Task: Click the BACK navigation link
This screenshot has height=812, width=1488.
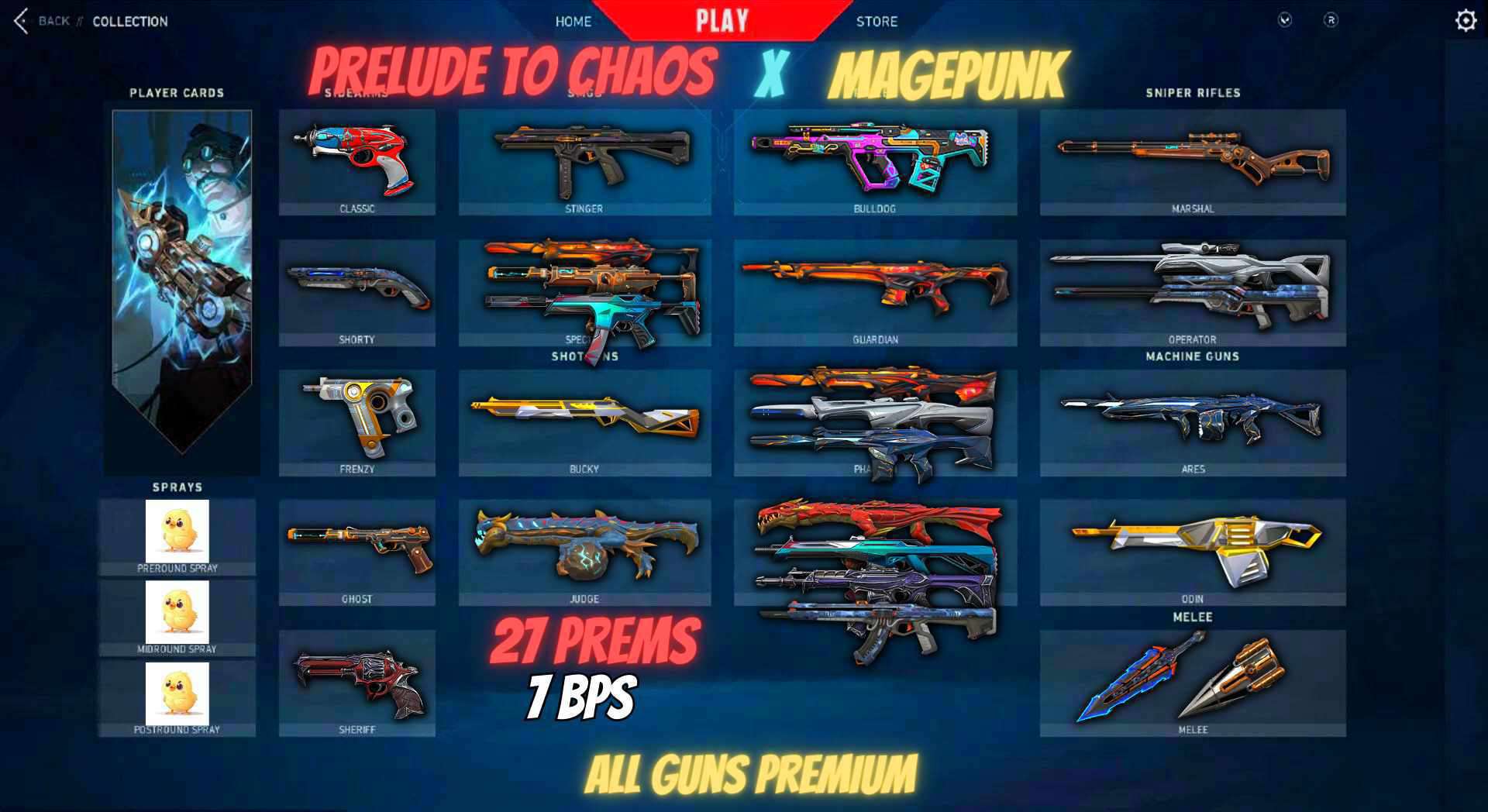Action: point(52,21)
